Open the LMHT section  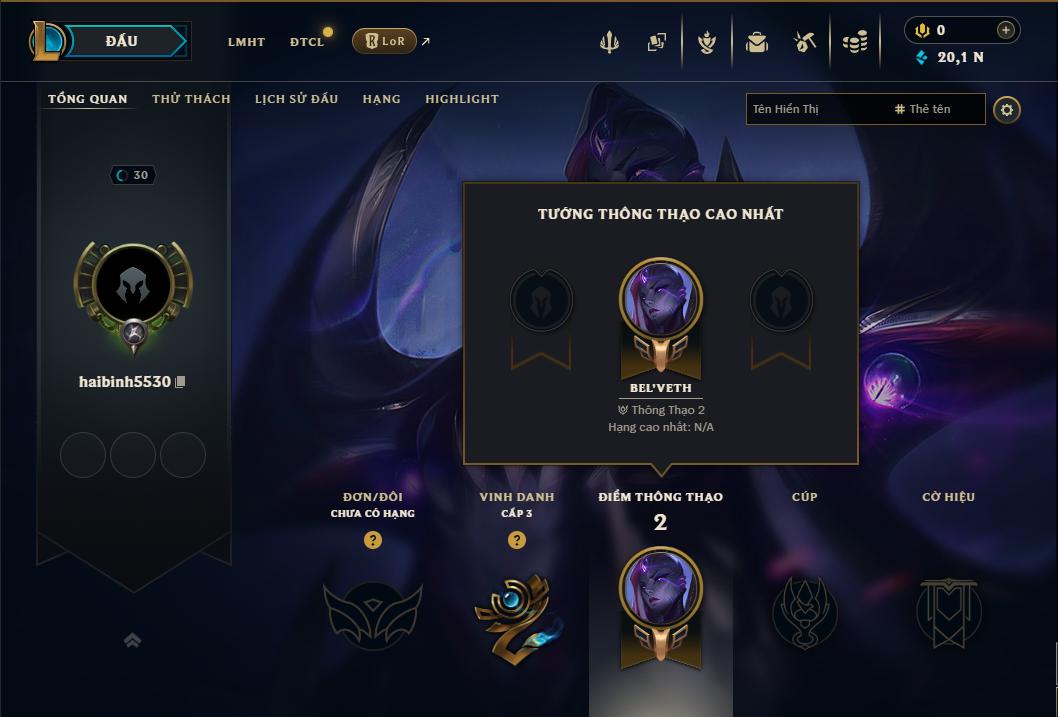(x=246, y=42)
